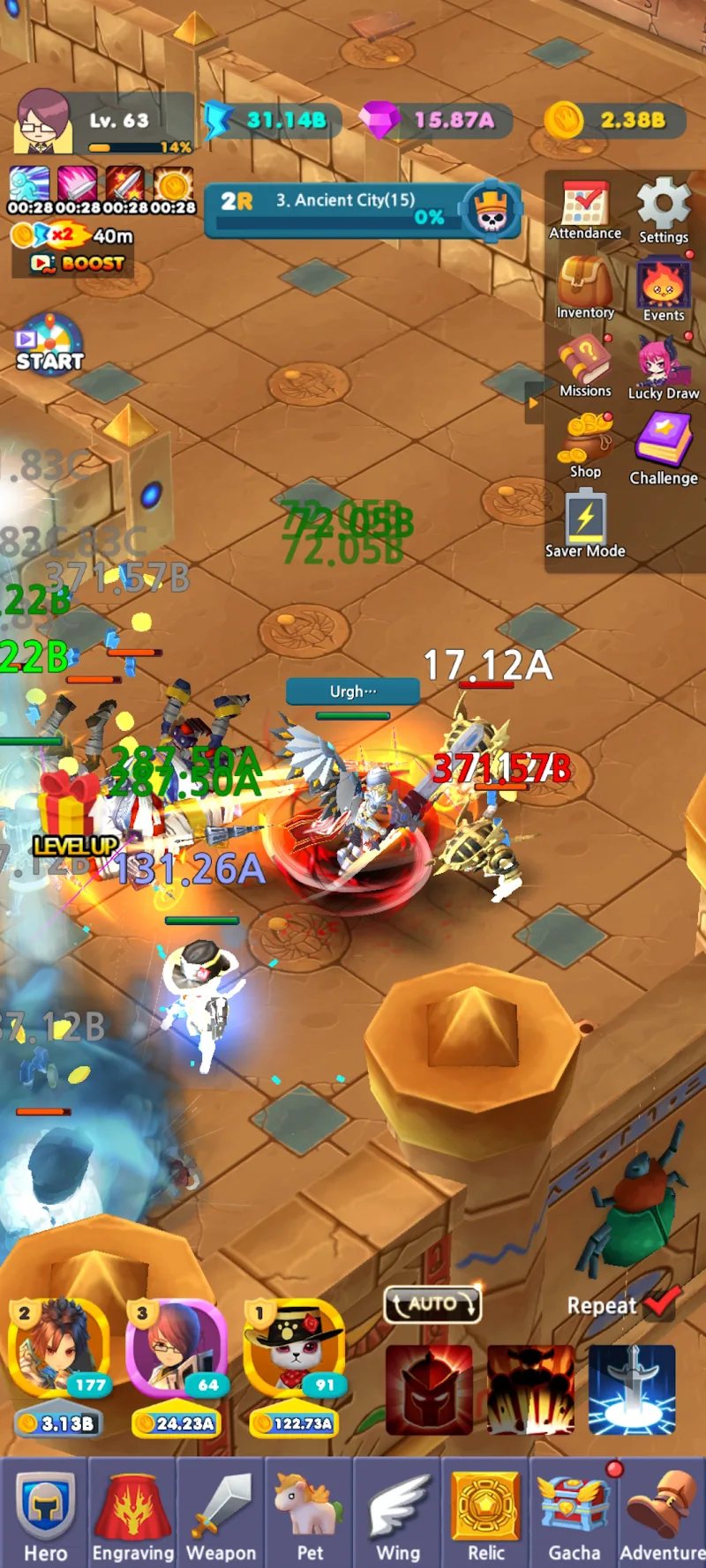The height and width of the screenshot is (1568, 706).
Task: Open the Attendance calendar
Action: (x=585, y=210)
